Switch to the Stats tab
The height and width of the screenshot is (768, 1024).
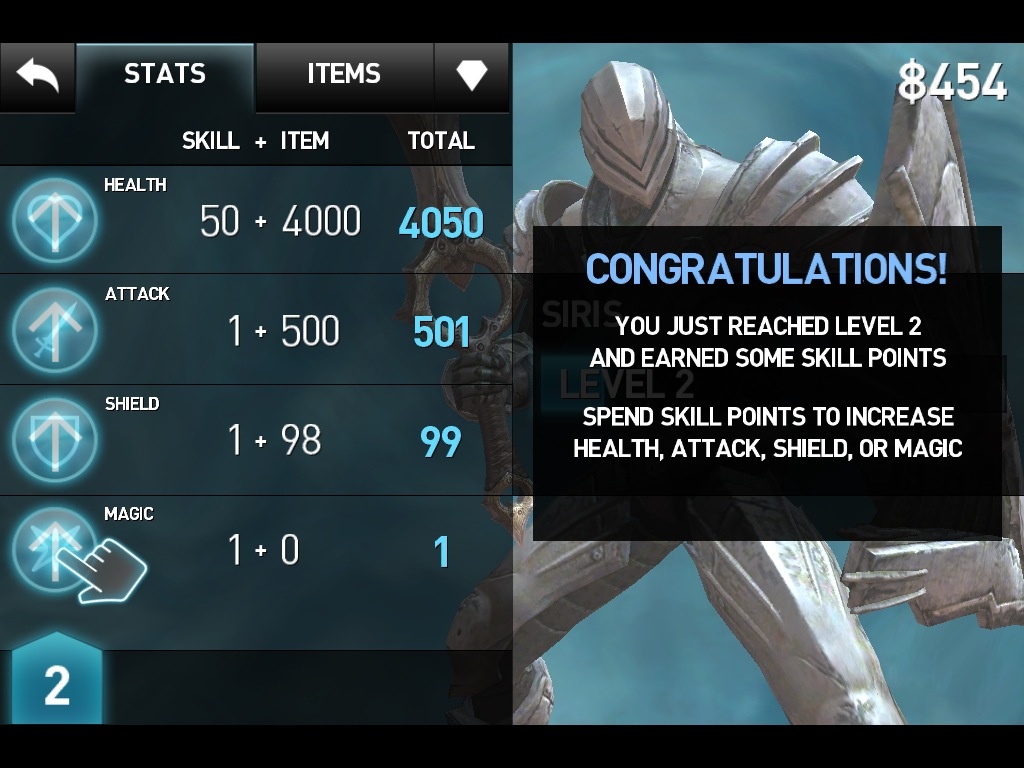click(x=165, y=75)
